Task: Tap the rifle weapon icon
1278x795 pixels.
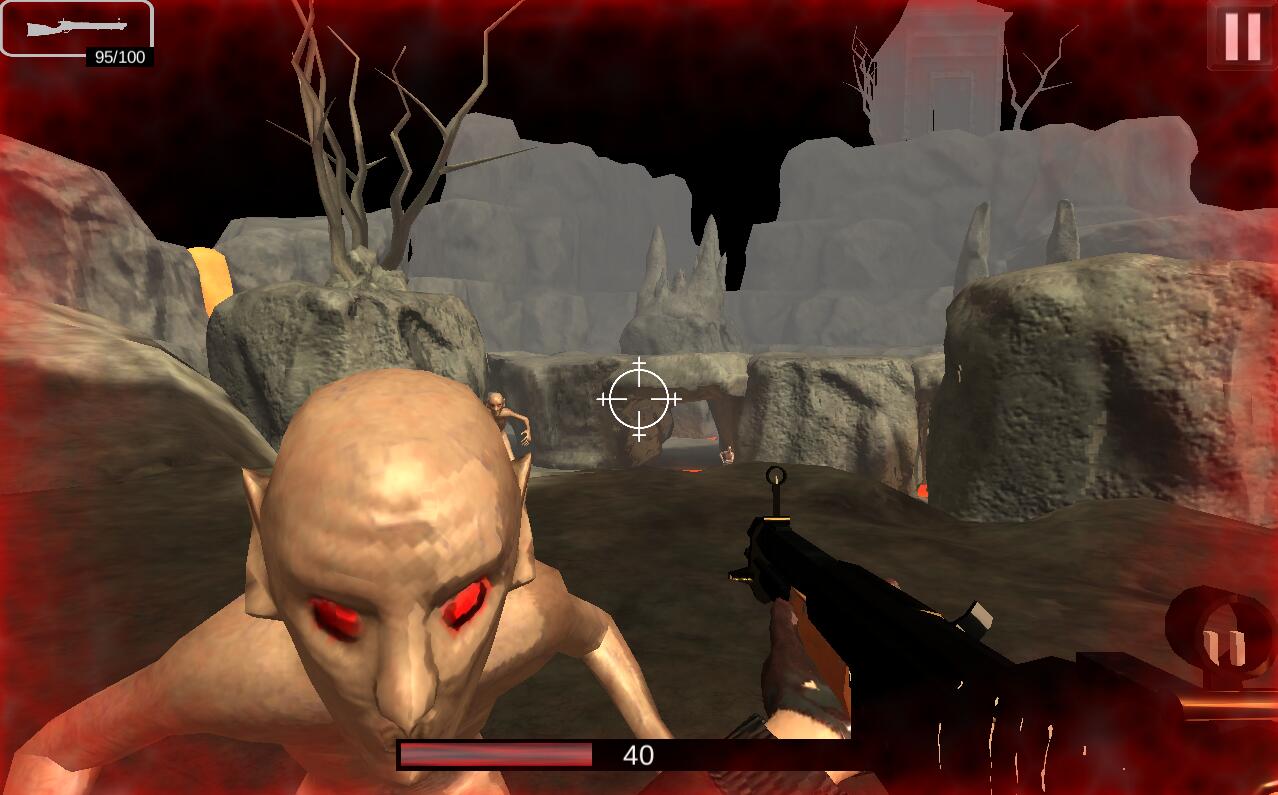Action: (76, 28)
